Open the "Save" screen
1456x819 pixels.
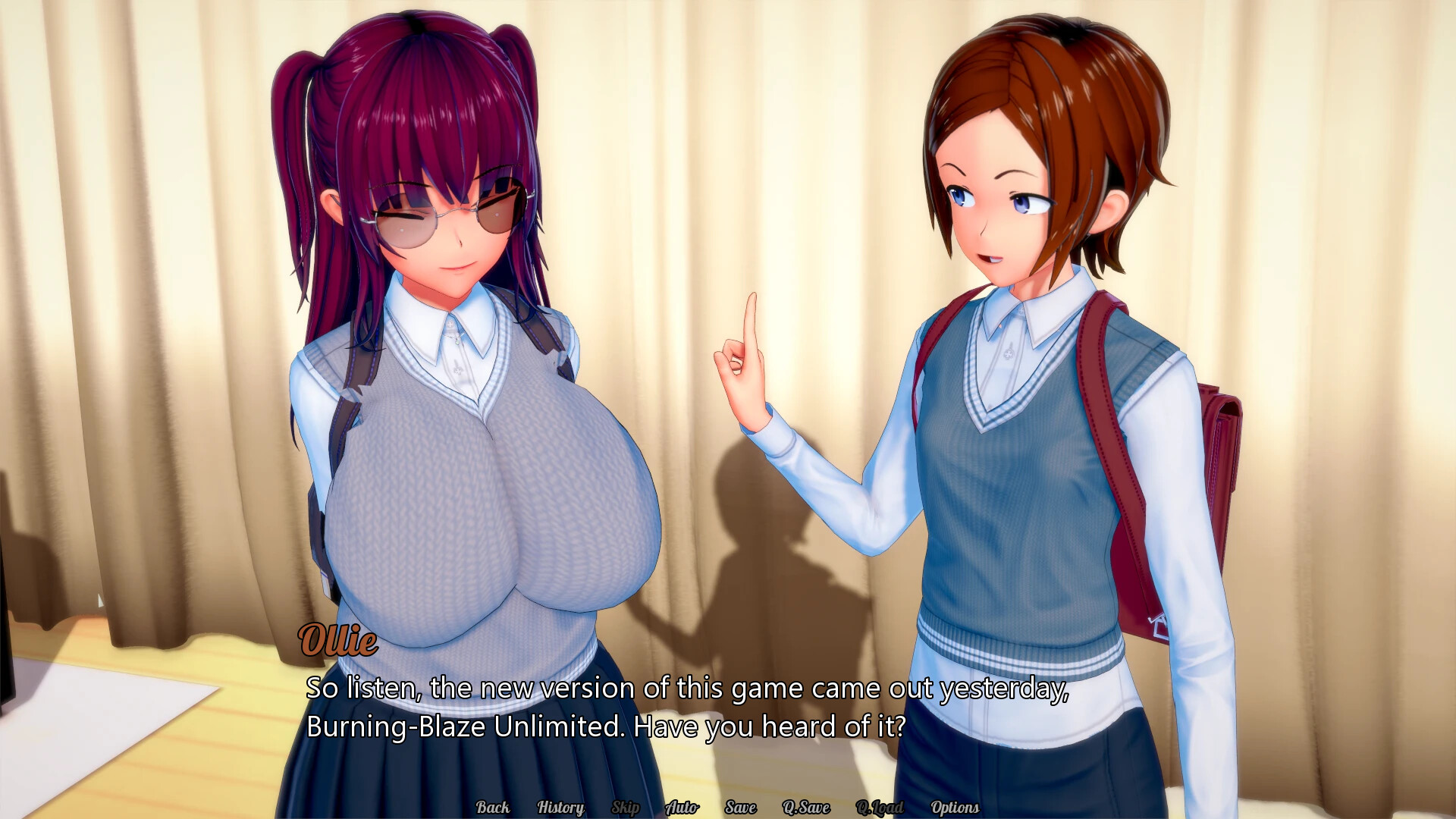pos(741,808)
